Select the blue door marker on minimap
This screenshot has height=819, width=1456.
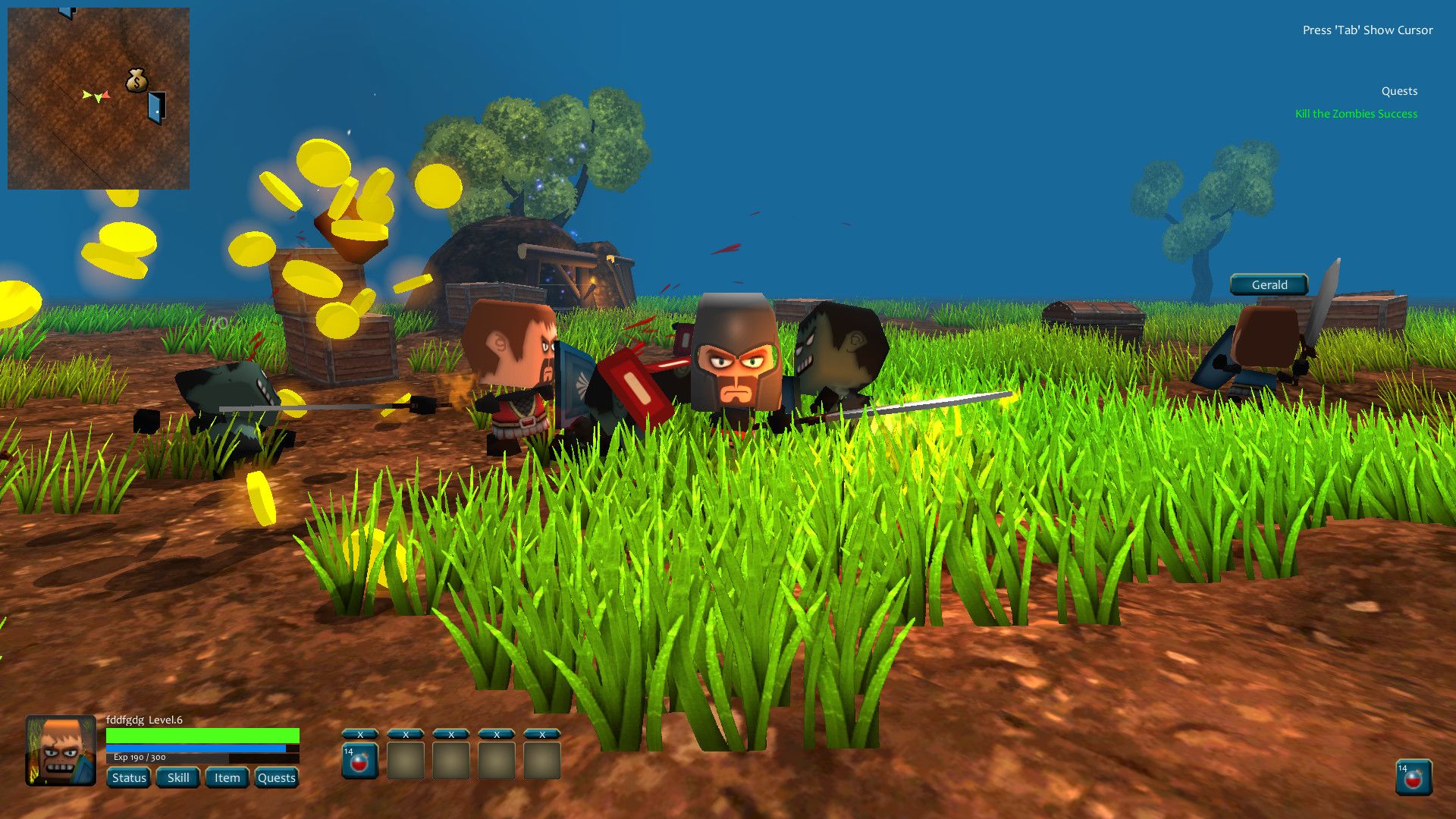point(156,107)
